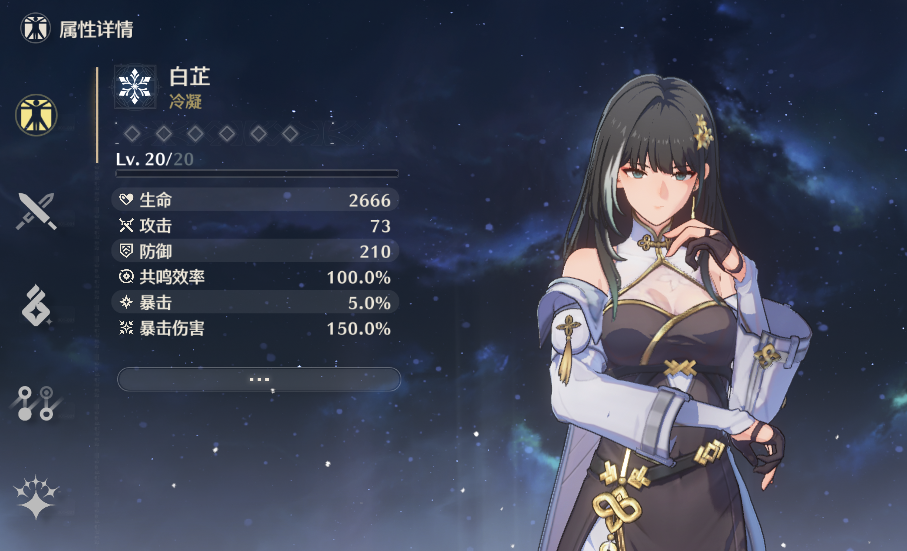The width and height of the screenshot is (907, 551).
Task: Open the attribute details tab icon
Action: pos(36,116)
